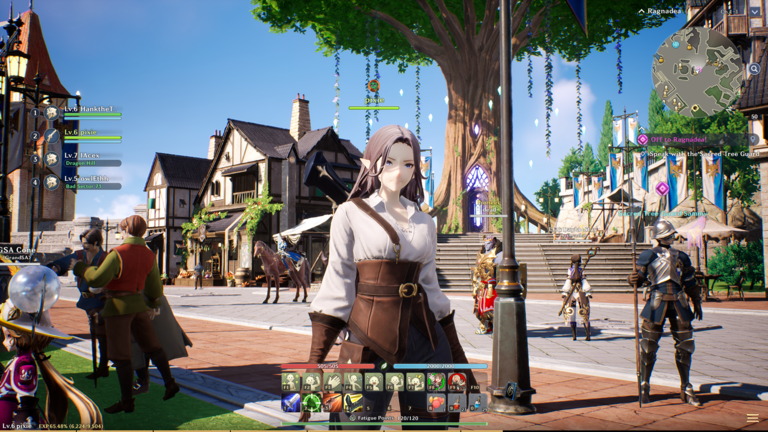
Task: Activate the orange slash skill
Action: [x=332, y=403]
